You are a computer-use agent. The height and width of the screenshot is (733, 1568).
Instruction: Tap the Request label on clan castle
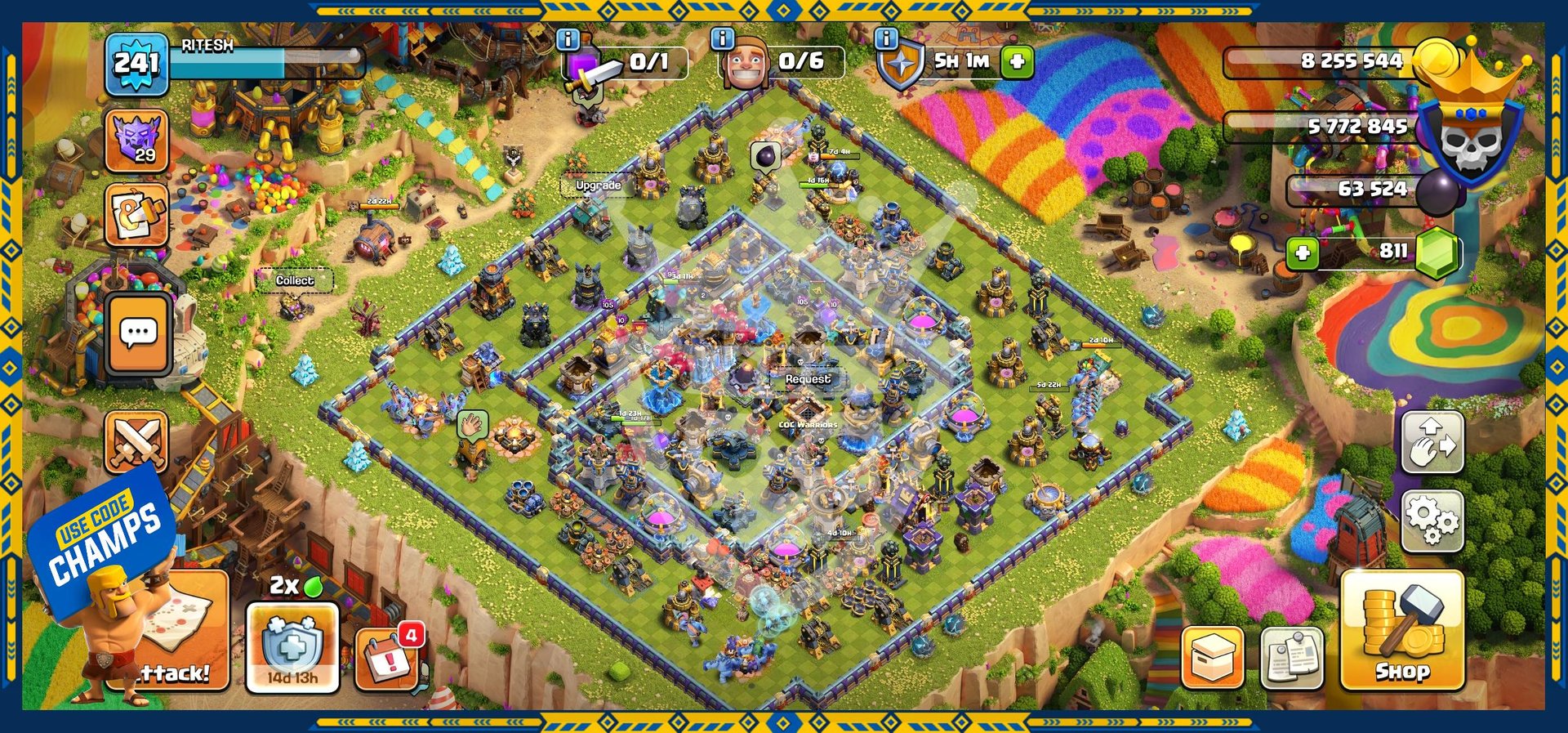click(x=807, y=379)
